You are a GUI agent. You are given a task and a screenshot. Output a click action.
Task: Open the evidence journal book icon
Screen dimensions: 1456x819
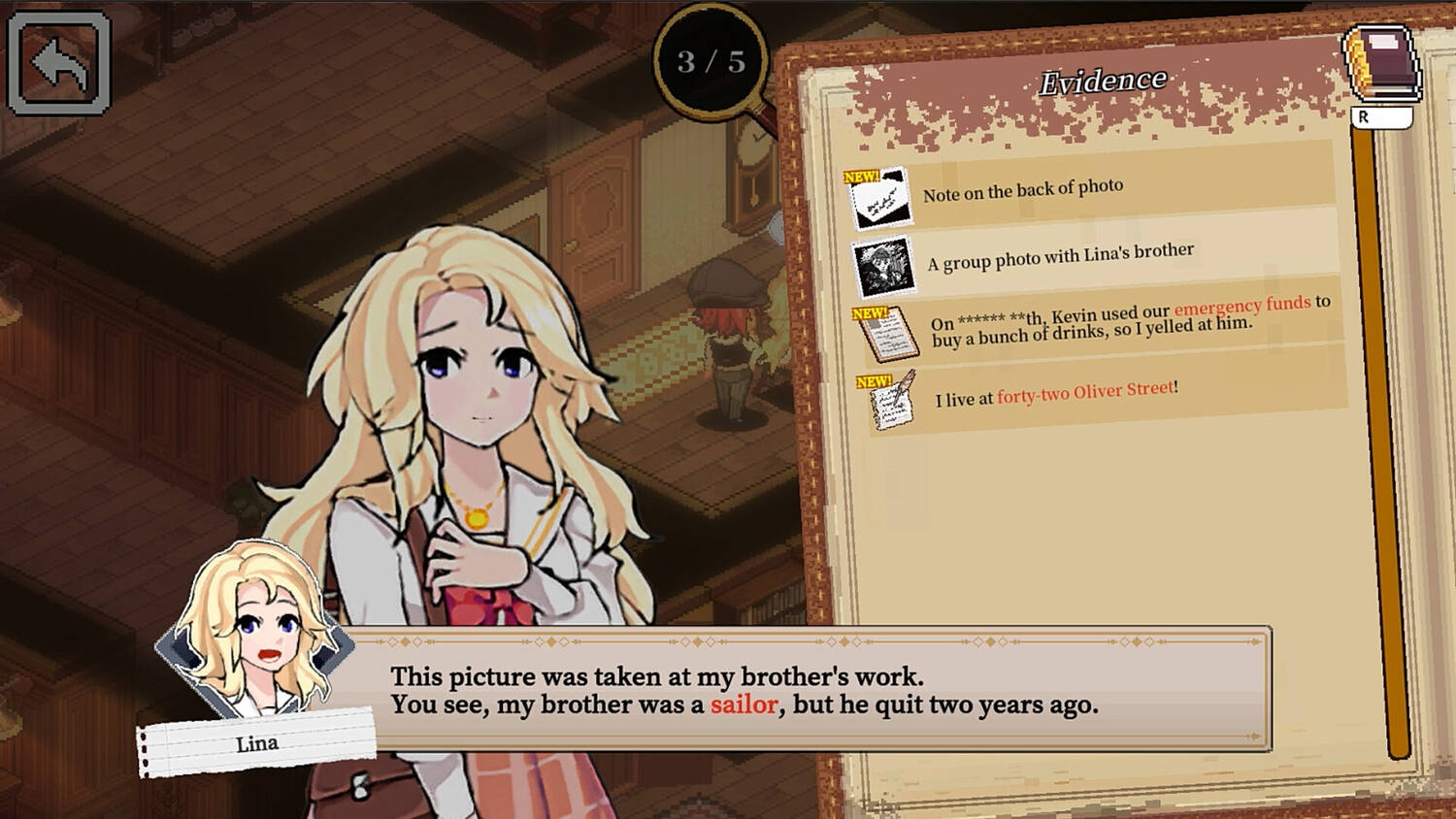1381,66
